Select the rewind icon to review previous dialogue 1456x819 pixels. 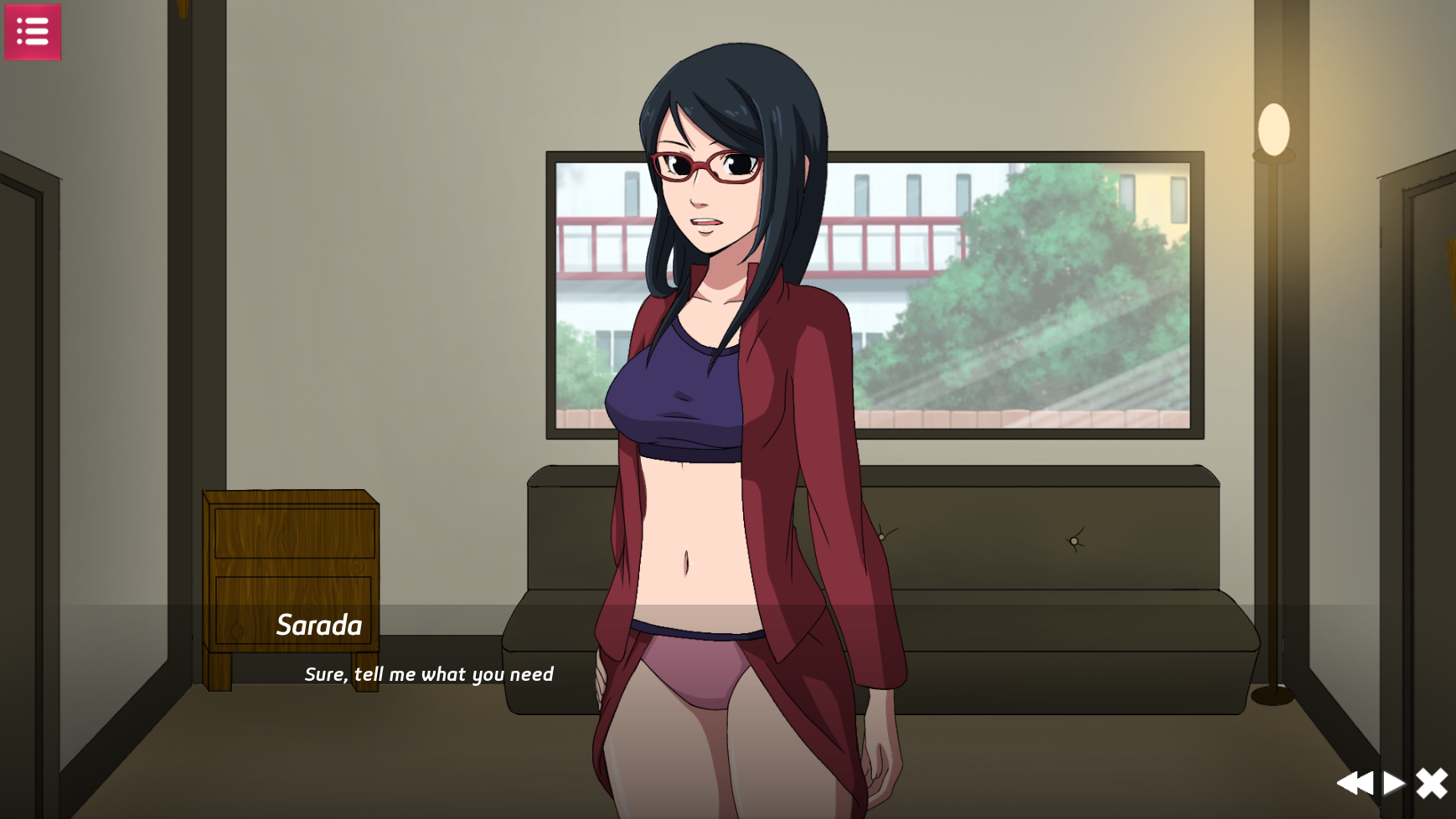pyautogui.click(x=1357, y=782)
